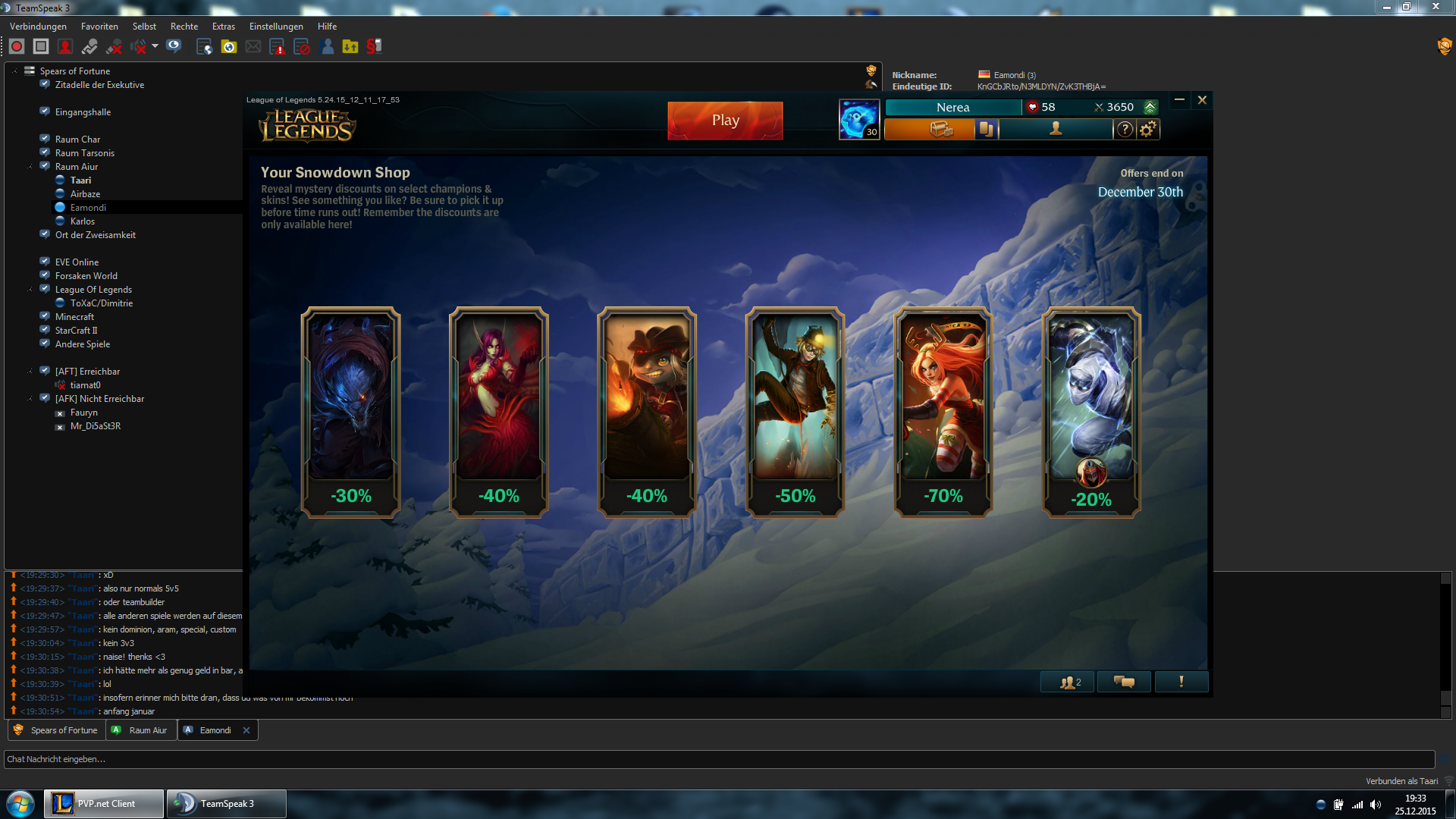Open the exclamation mark notifications button
1456x819 pixels.
pyautogui.click(x=1181, y=682)
